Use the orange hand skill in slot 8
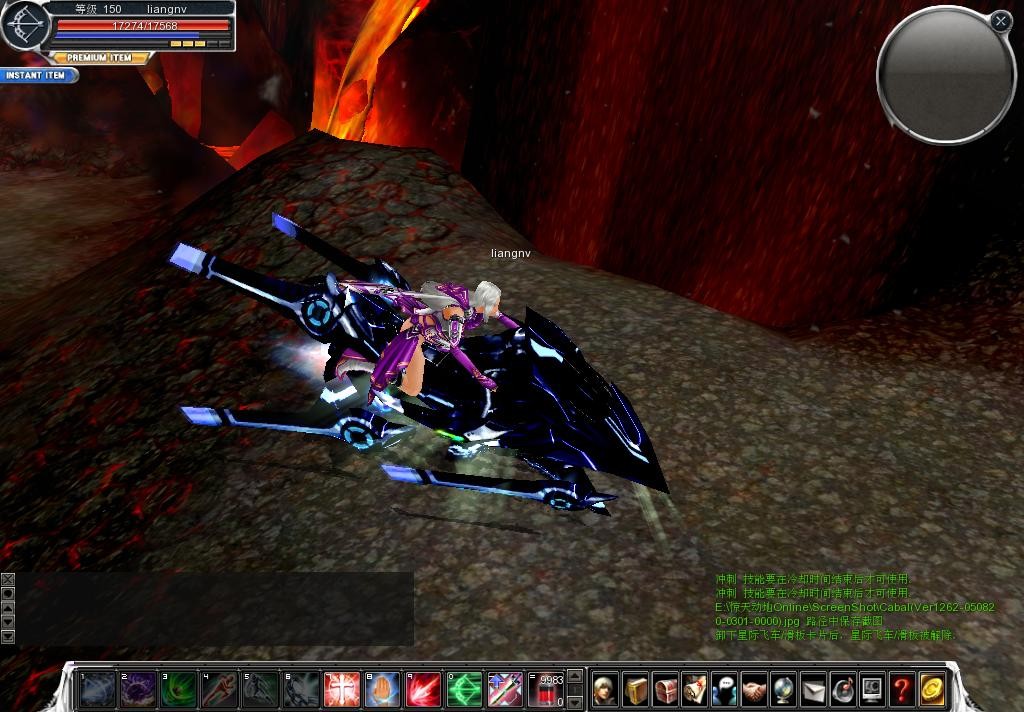The height and width of the screenshot is (712, 1024). [x=383, y=689]
